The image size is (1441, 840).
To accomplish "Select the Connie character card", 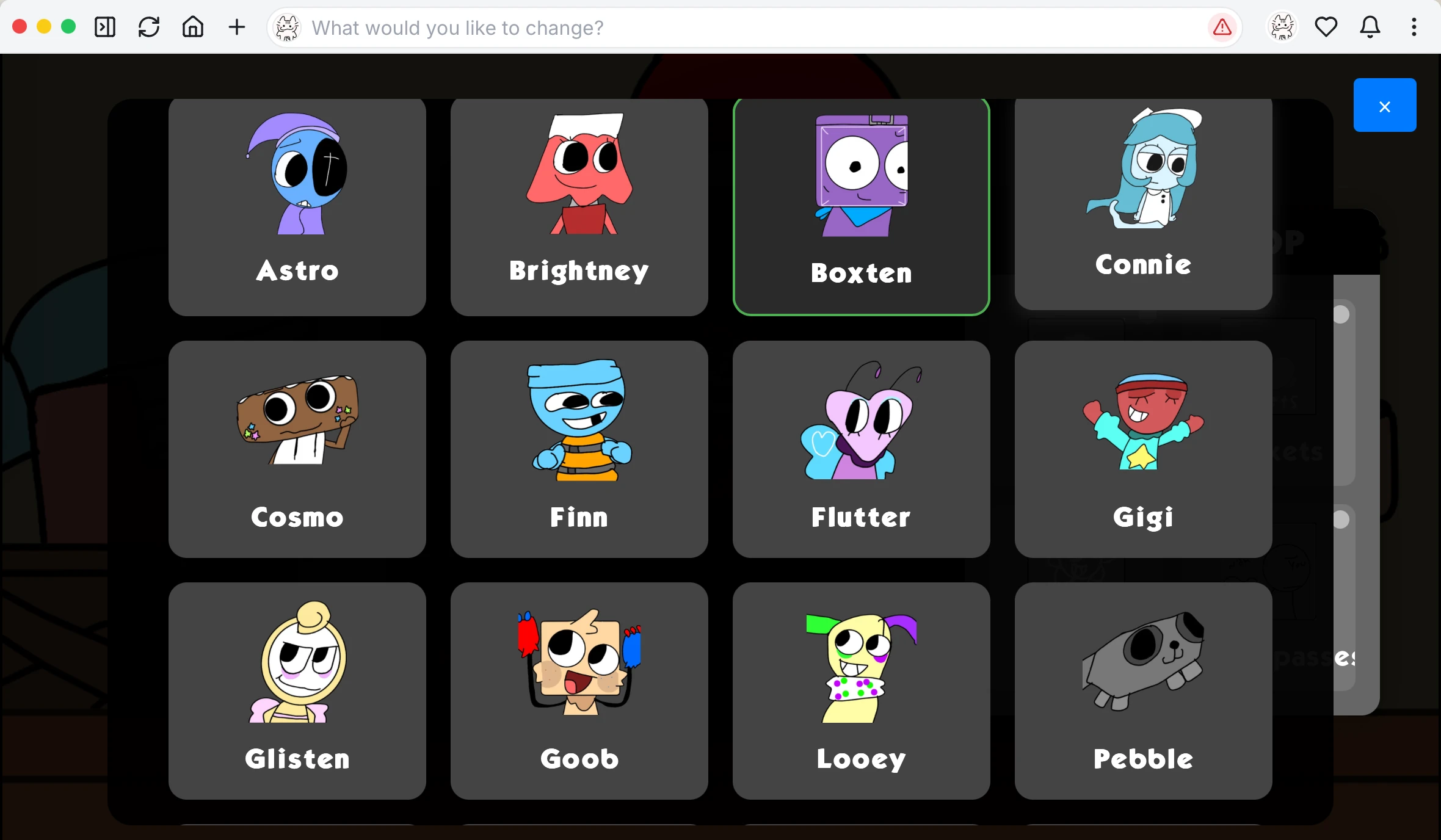I will (x=1142, y=201).
